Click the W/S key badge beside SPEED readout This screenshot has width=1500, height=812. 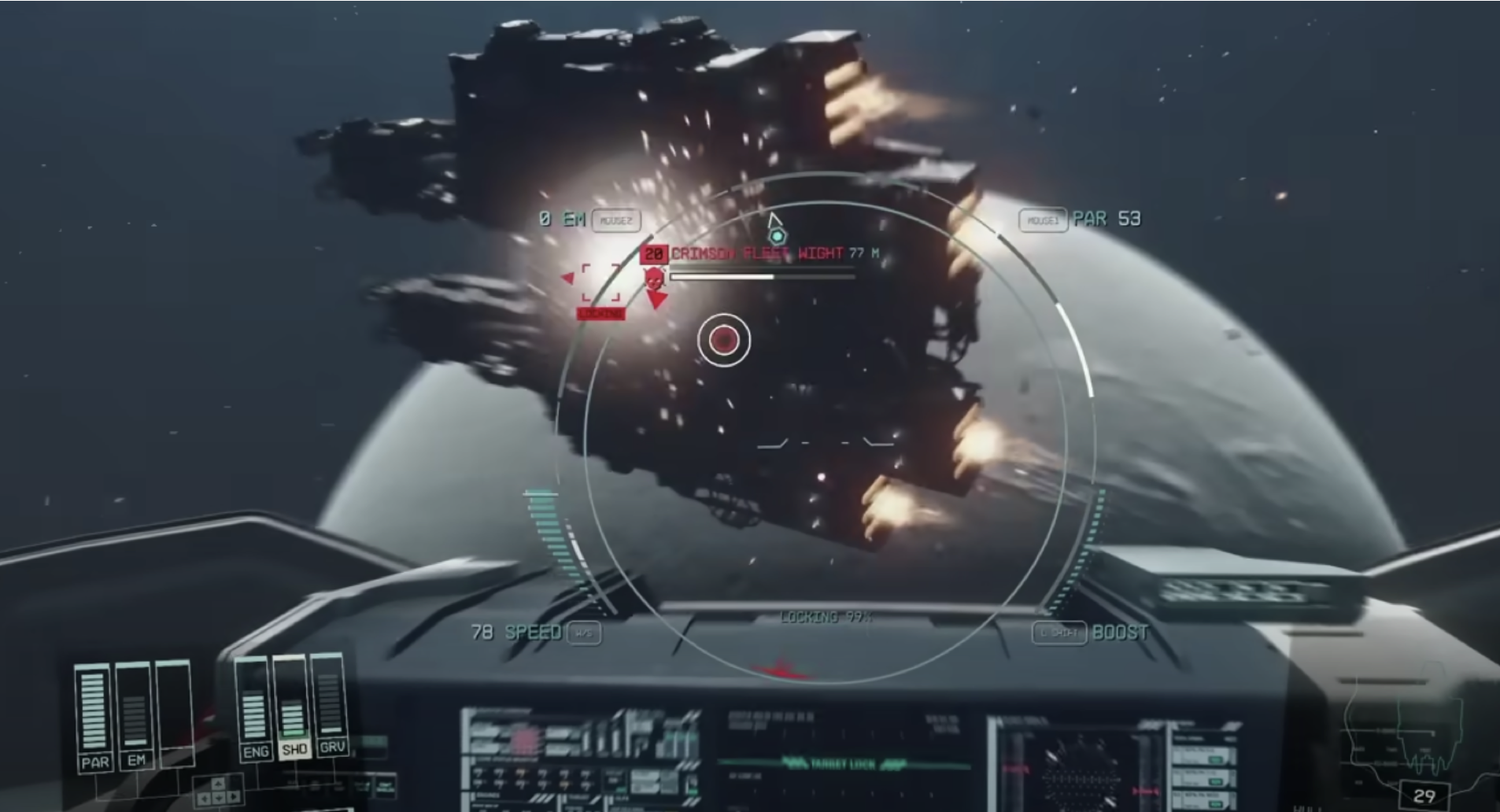click(x=586, y=633)
